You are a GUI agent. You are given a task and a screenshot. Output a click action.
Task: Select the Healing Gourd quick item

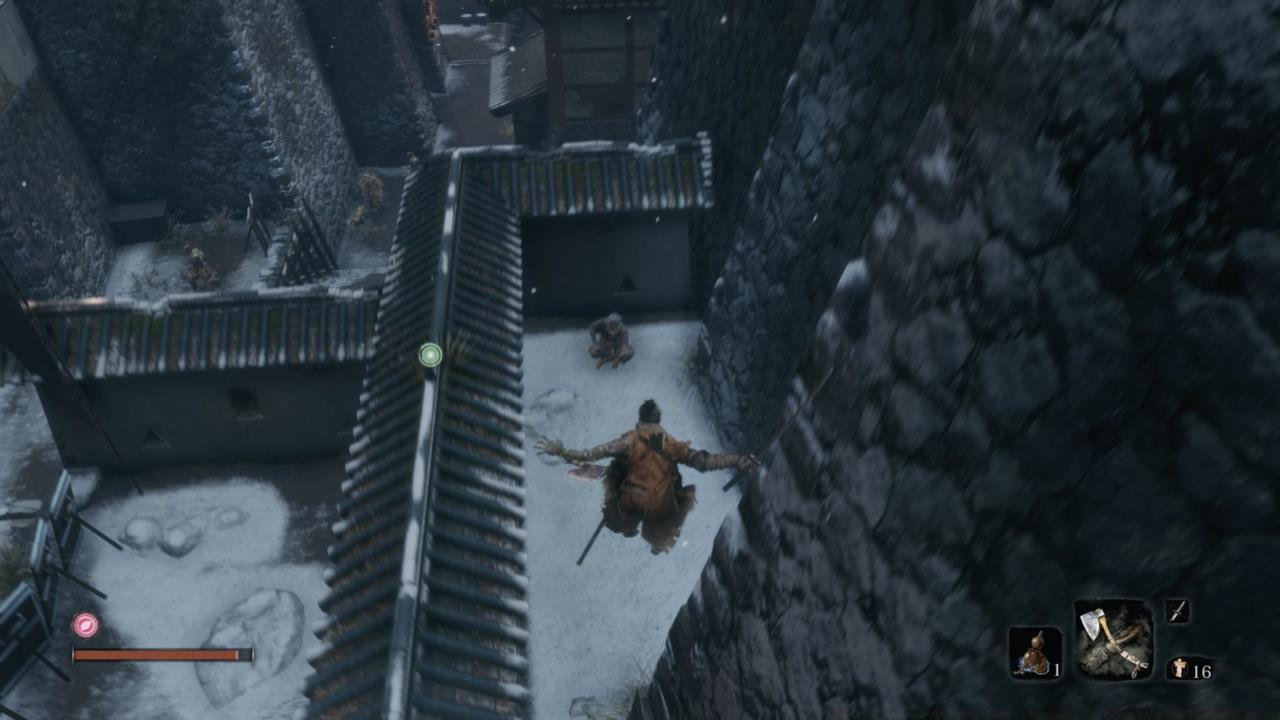(x=1035, y=650)
